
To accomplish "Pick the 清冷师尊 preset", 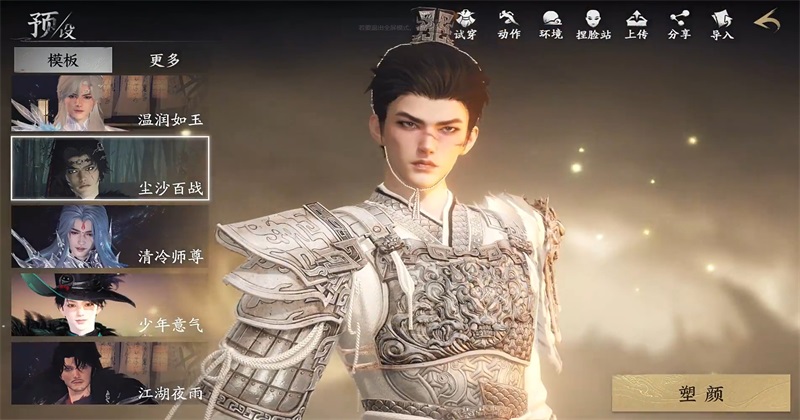I will (x=110, y=236).
